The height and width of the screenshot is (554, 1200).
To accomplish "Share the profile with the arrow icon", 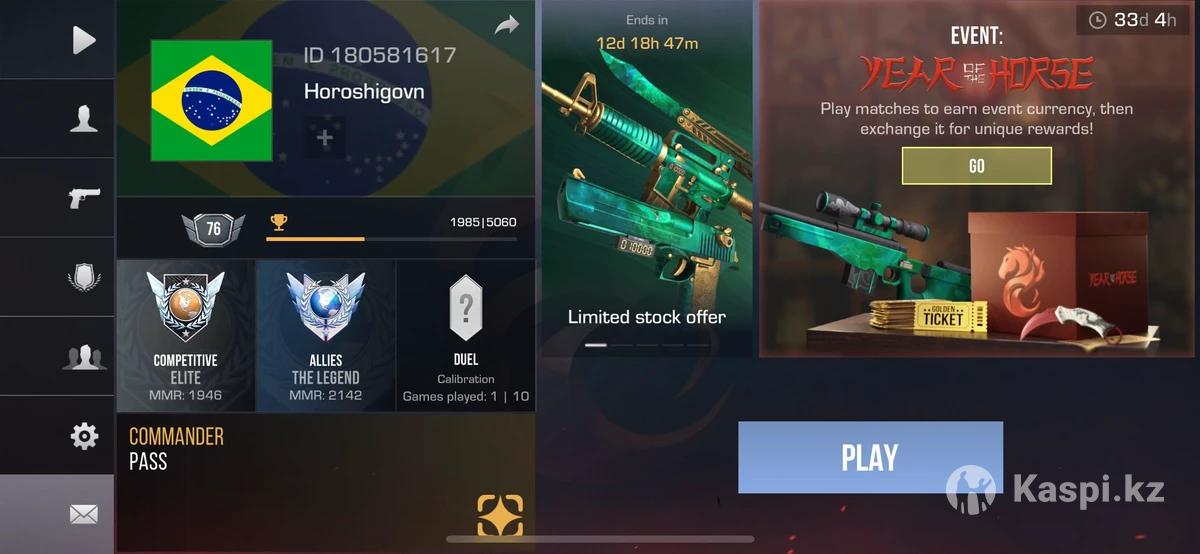I will click(x=507, y=26).
